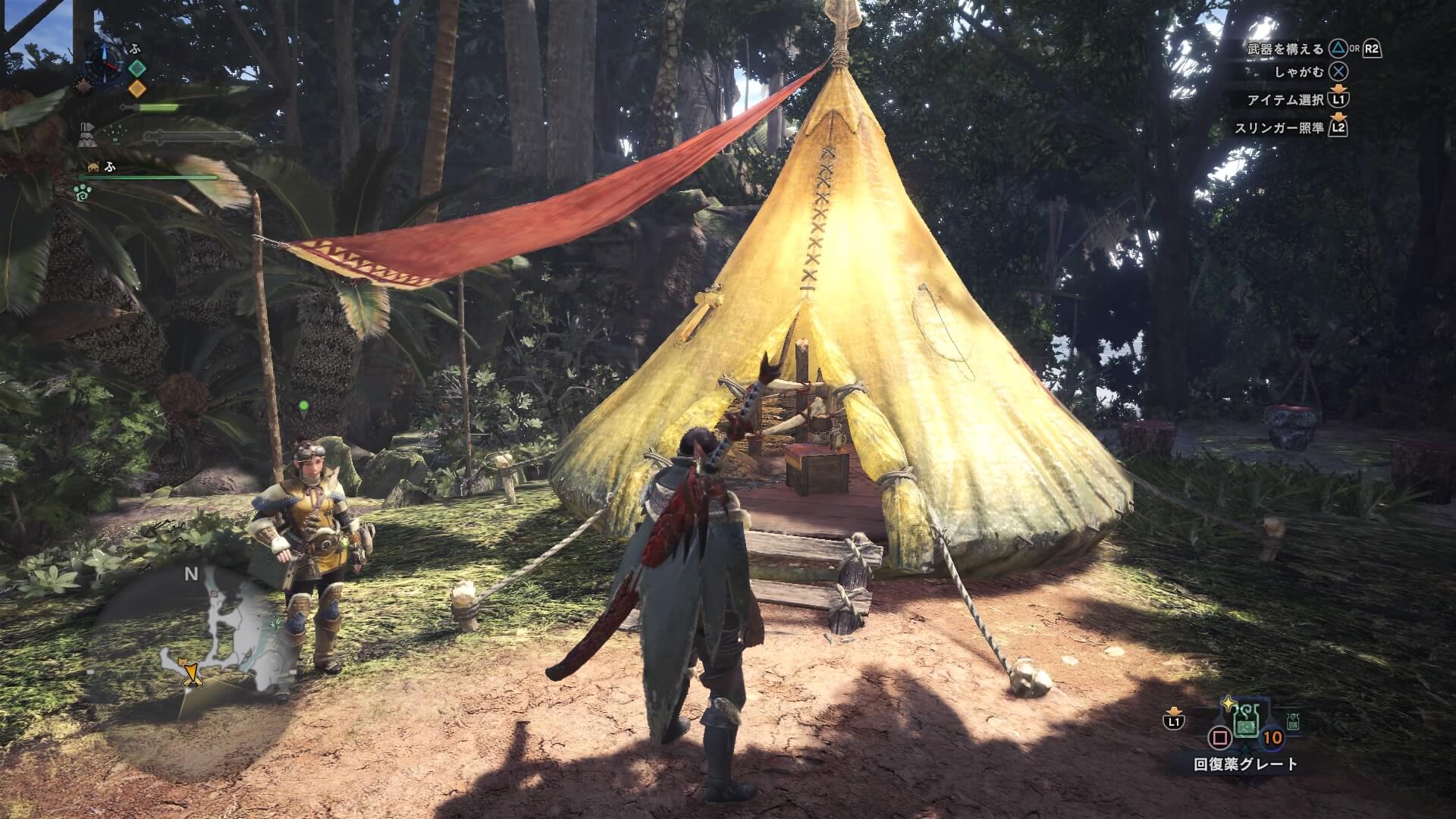Choose the next potion in item bar
The image size is (1456, 819).
(x=1293, y=721)
